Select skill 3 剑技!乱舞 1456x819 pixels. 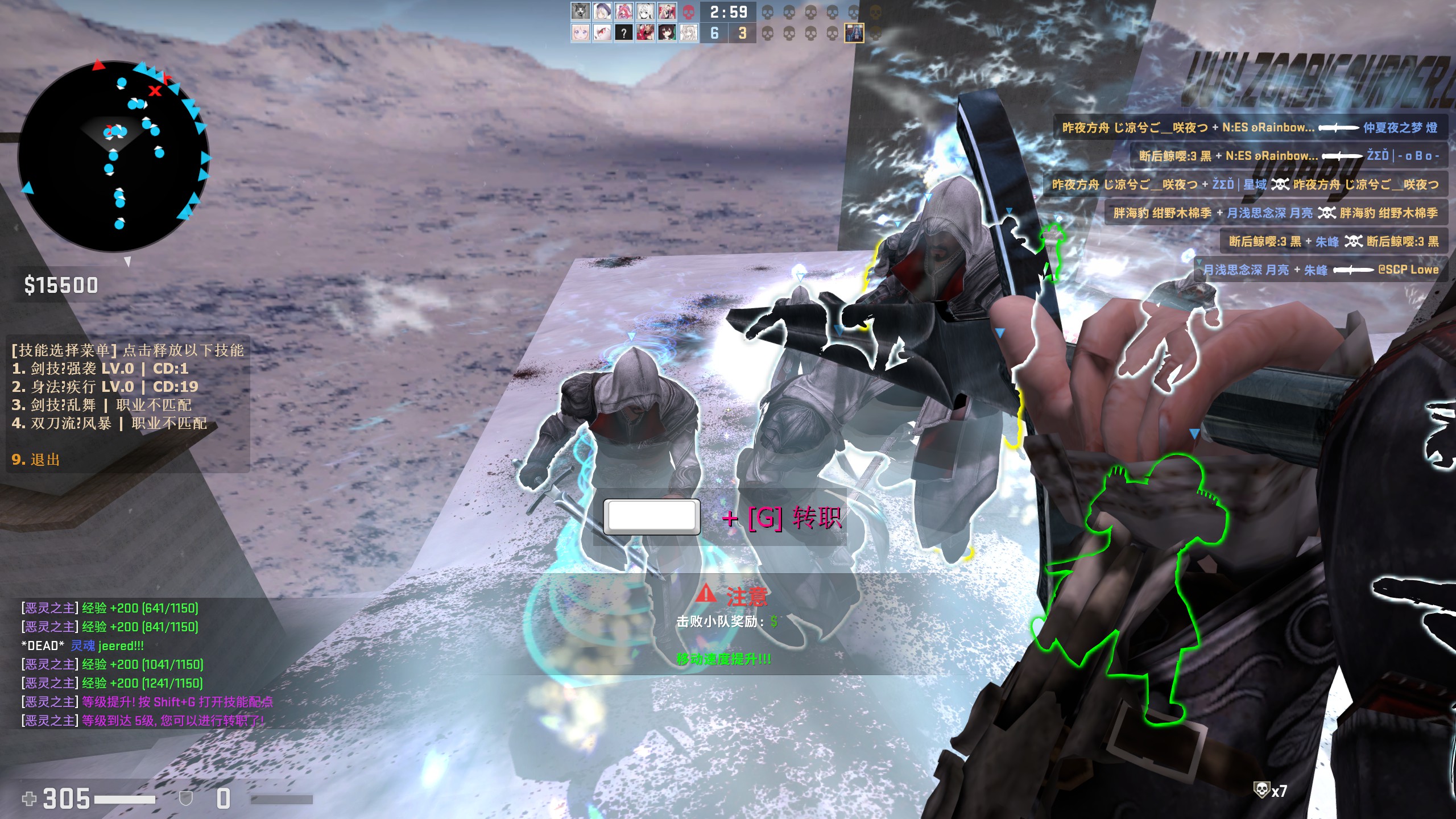(x=102, y=405)
